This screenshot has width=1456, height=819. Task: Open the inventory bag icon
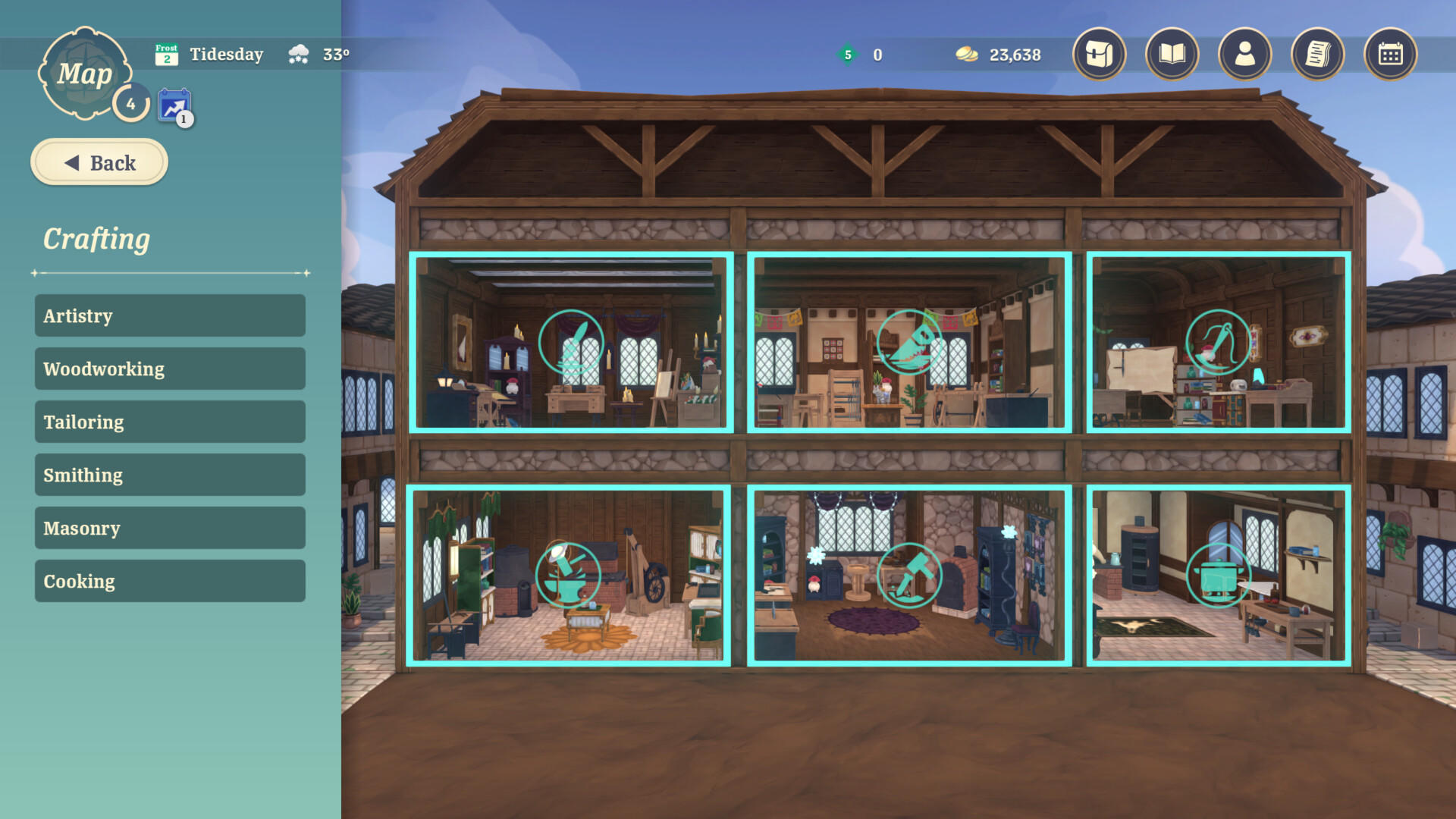tap(1097, 55)
